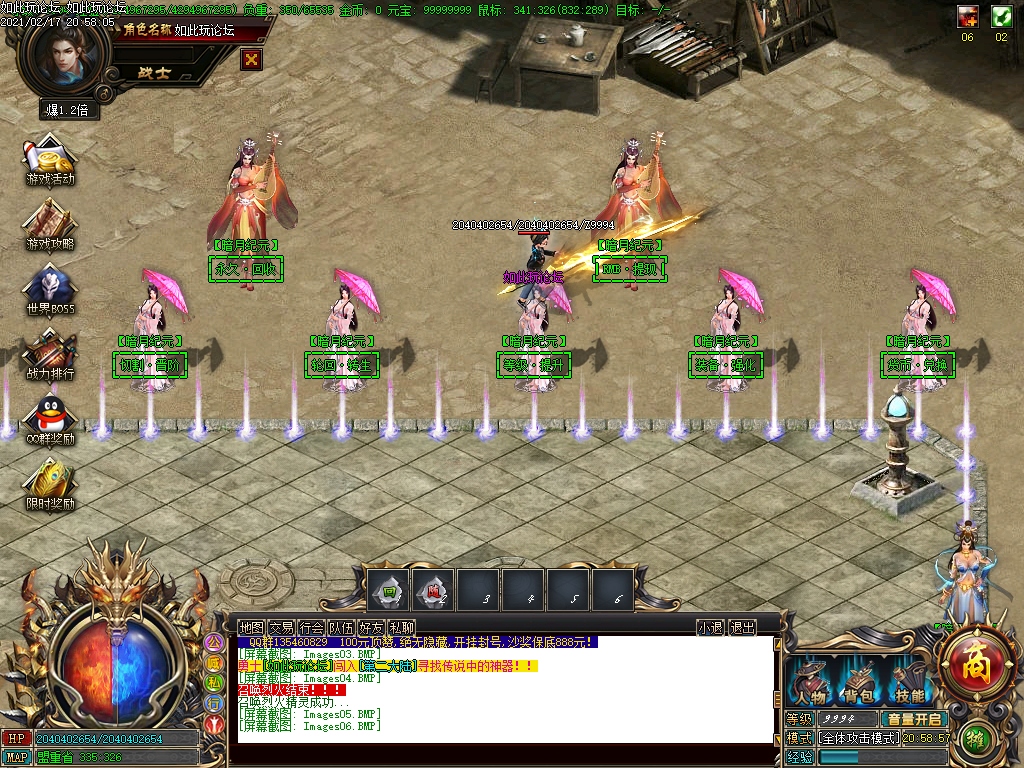Open the 交易 trade tab
The image size is (1024, 768).
(x=281, y=627)
